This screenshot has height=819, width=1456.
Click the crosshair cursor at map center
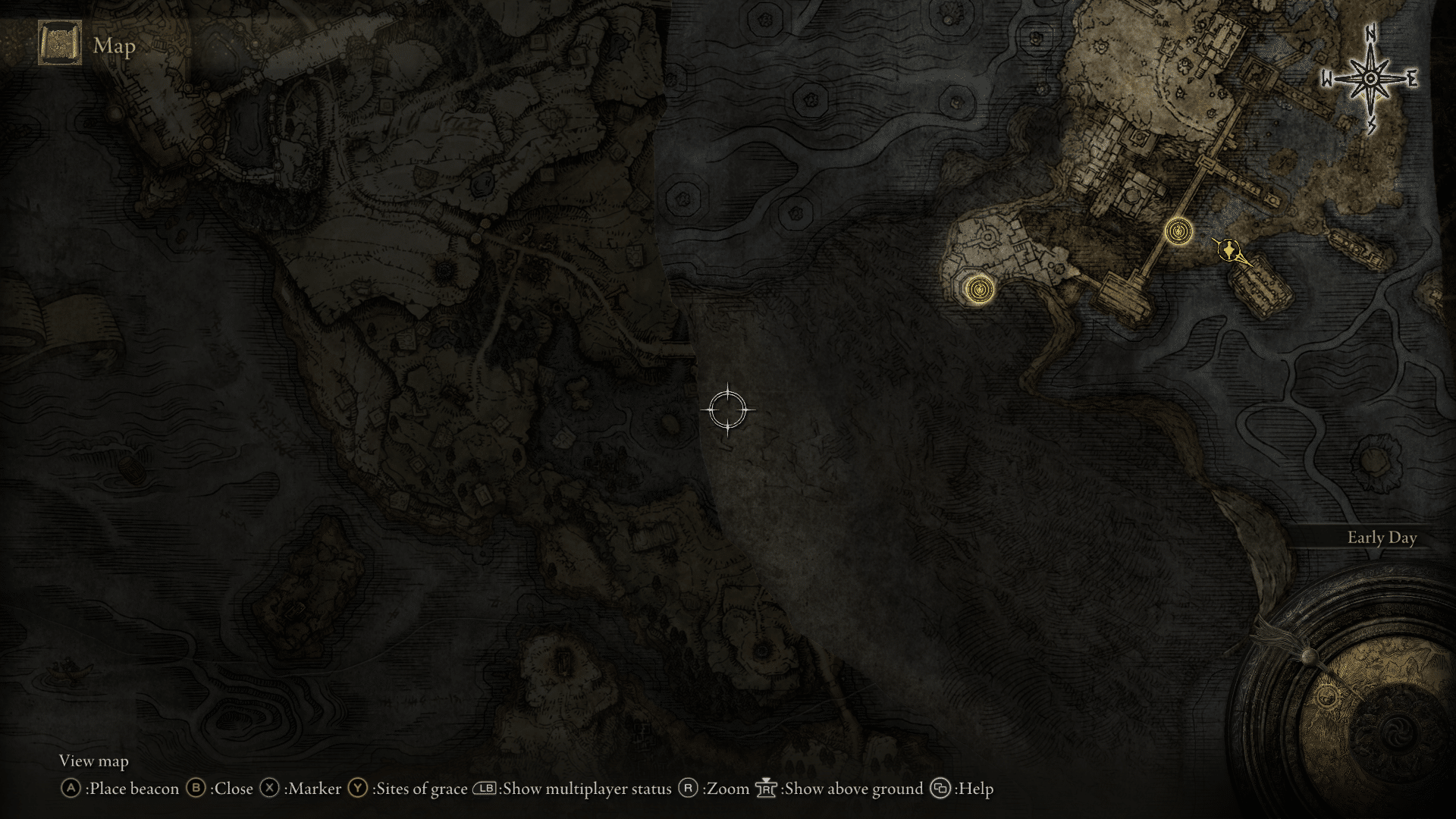pyautogui.click(x=729, y=409)
